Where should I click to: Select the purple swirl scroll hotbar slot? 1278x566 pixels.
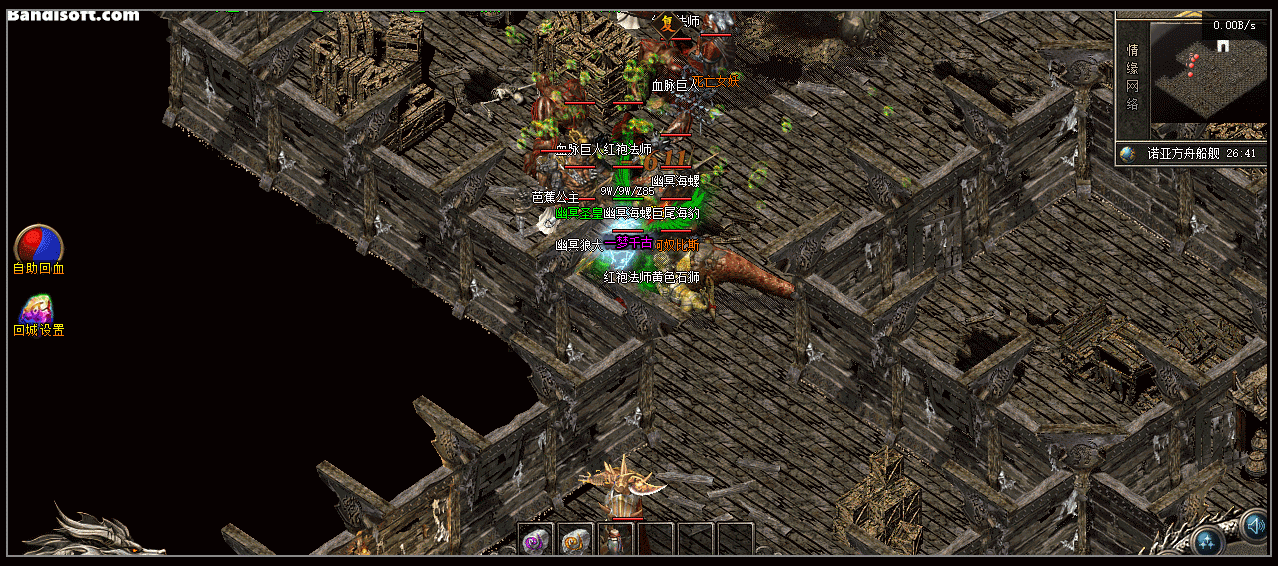[535, 540]
